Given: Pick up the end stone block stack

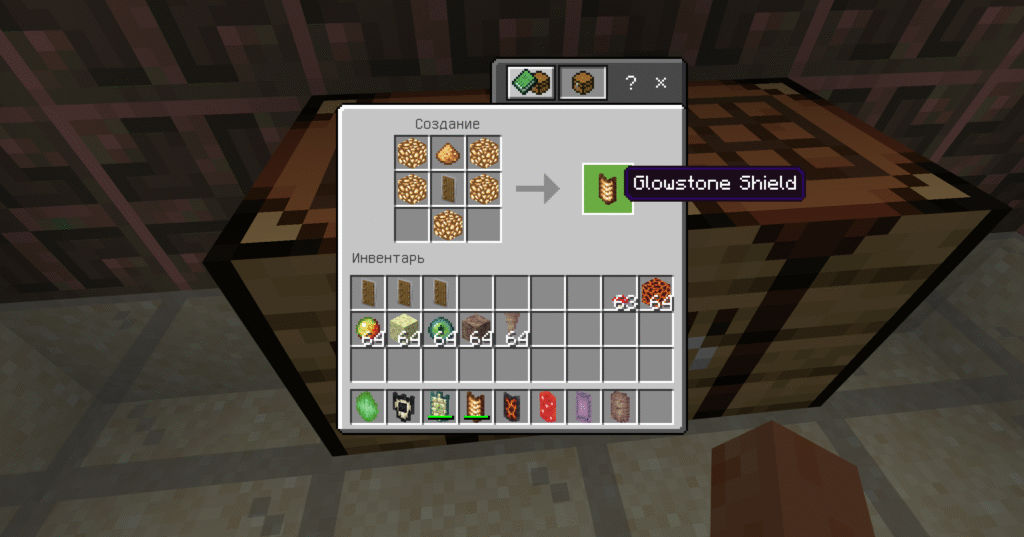Looking at the screenshot, I should [x=405, y=330].
